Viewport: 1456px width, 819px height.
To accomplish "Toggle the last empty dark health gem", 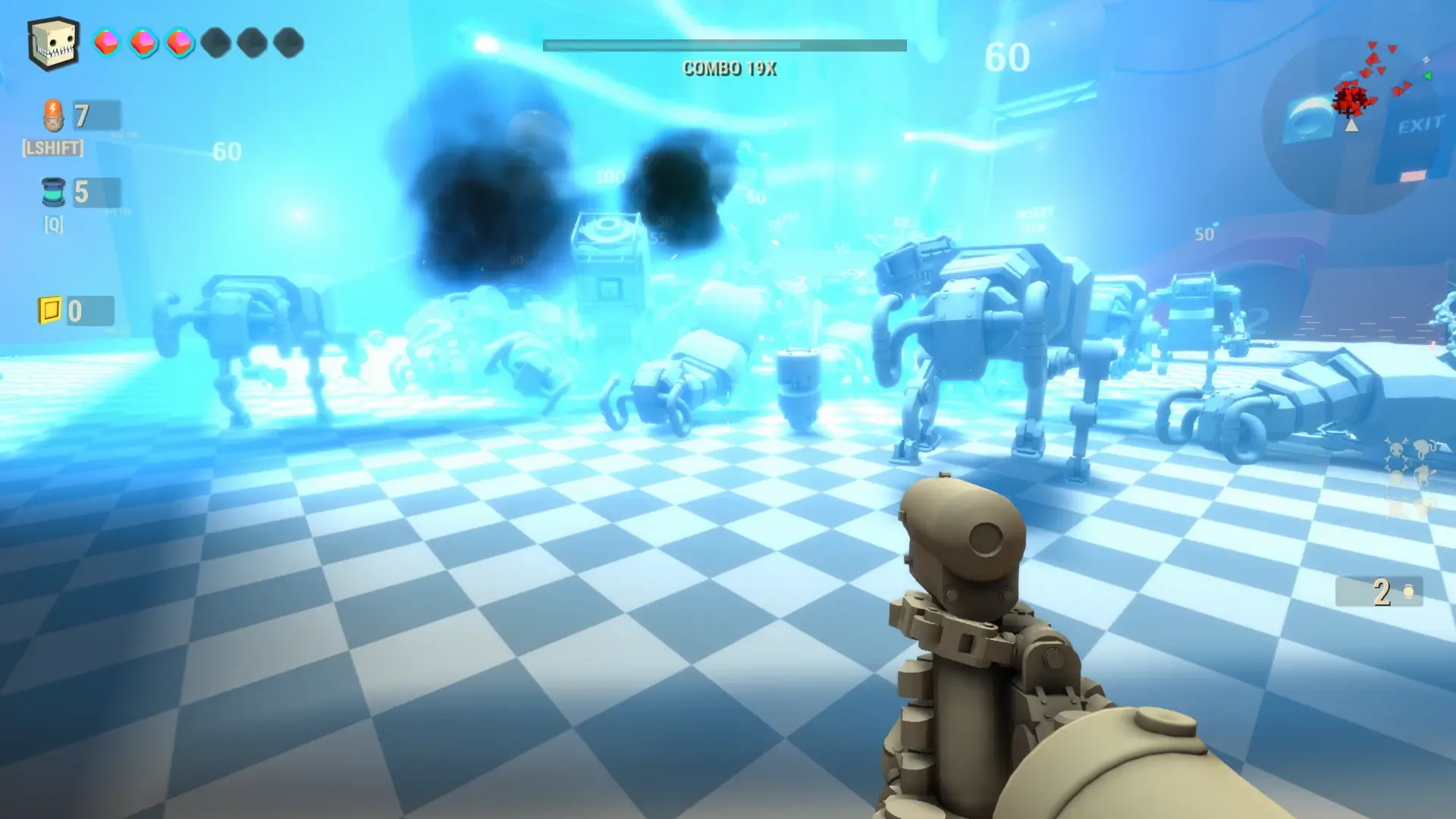I will [x=288, y=43].
